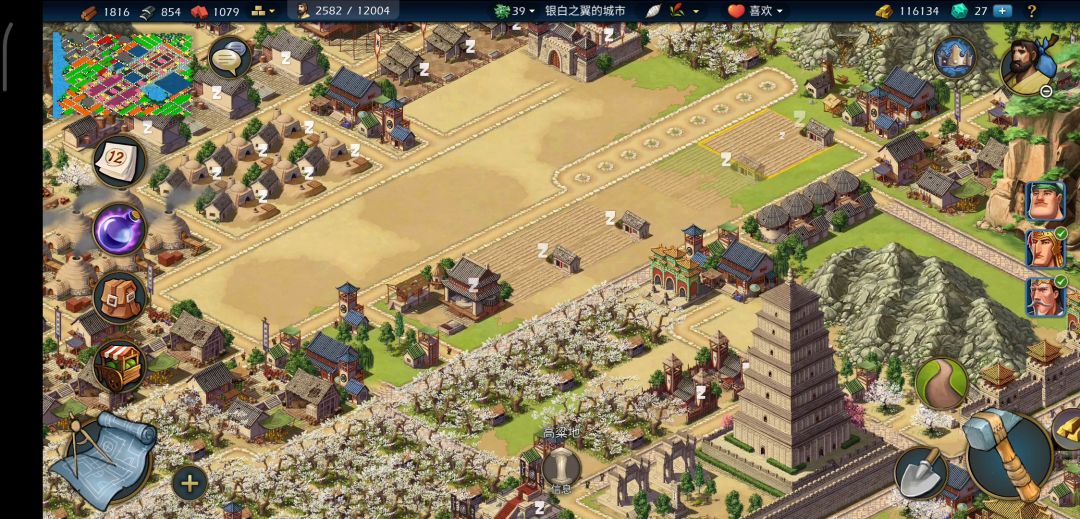Open the calendar daily rewards icon
Viewport: 1080px width, 519px height.
click(119, 162)
